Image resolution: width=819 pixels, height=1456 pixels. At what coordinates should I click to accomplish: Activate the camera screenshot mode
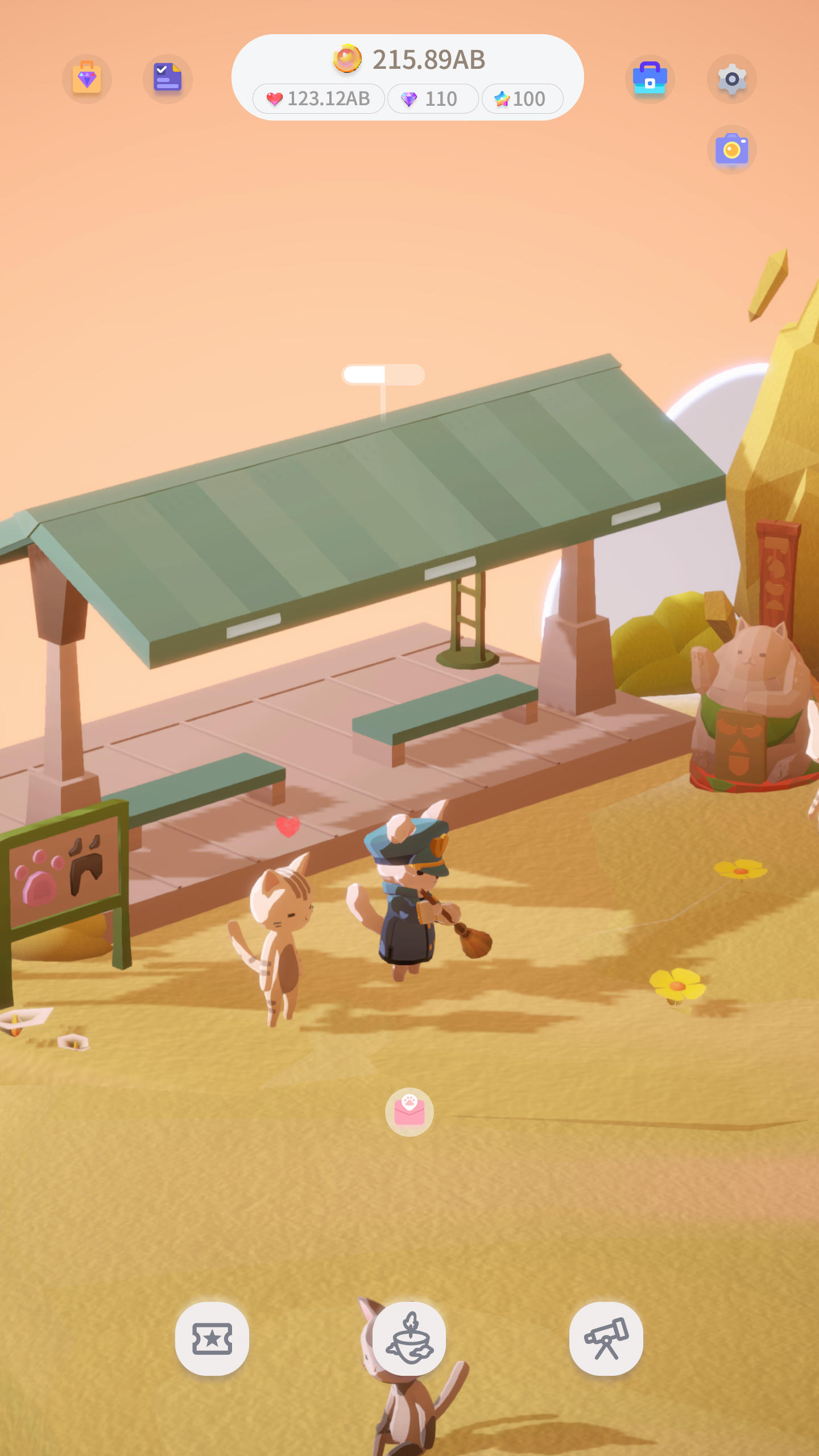point(731,149)
